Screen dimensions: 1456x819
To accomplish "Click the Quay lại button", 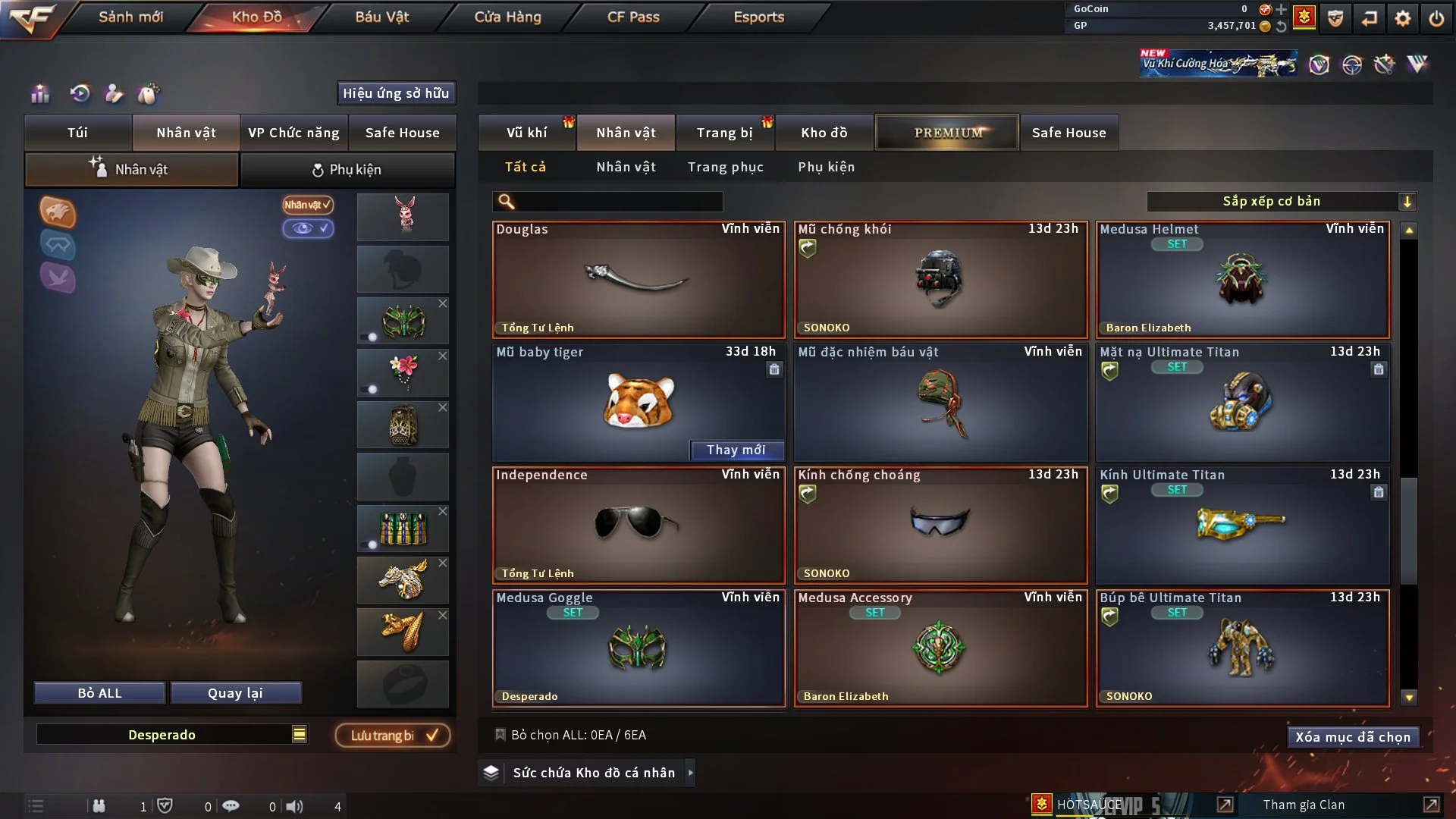I will [235, 693].
